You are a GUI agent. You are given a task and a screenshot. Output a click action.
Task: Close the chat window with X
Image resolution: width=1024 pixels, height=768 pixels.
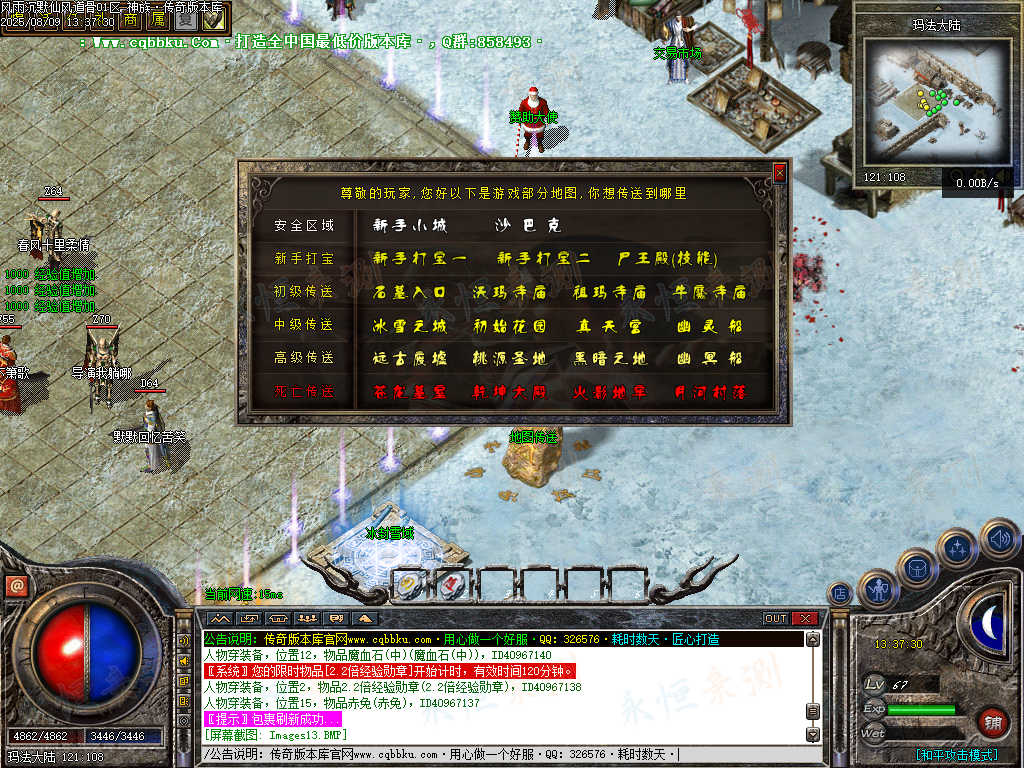806,618
